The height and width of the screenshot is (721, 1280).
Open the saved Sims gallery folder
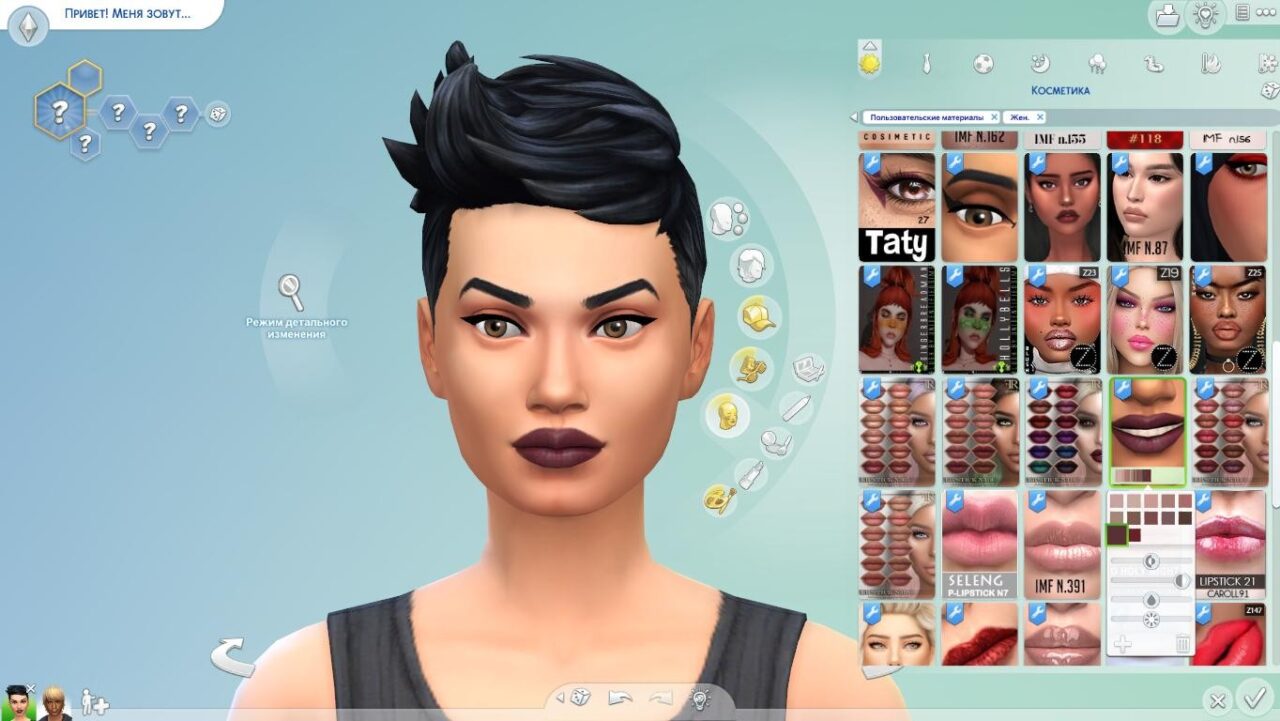tap(1167, 15)
